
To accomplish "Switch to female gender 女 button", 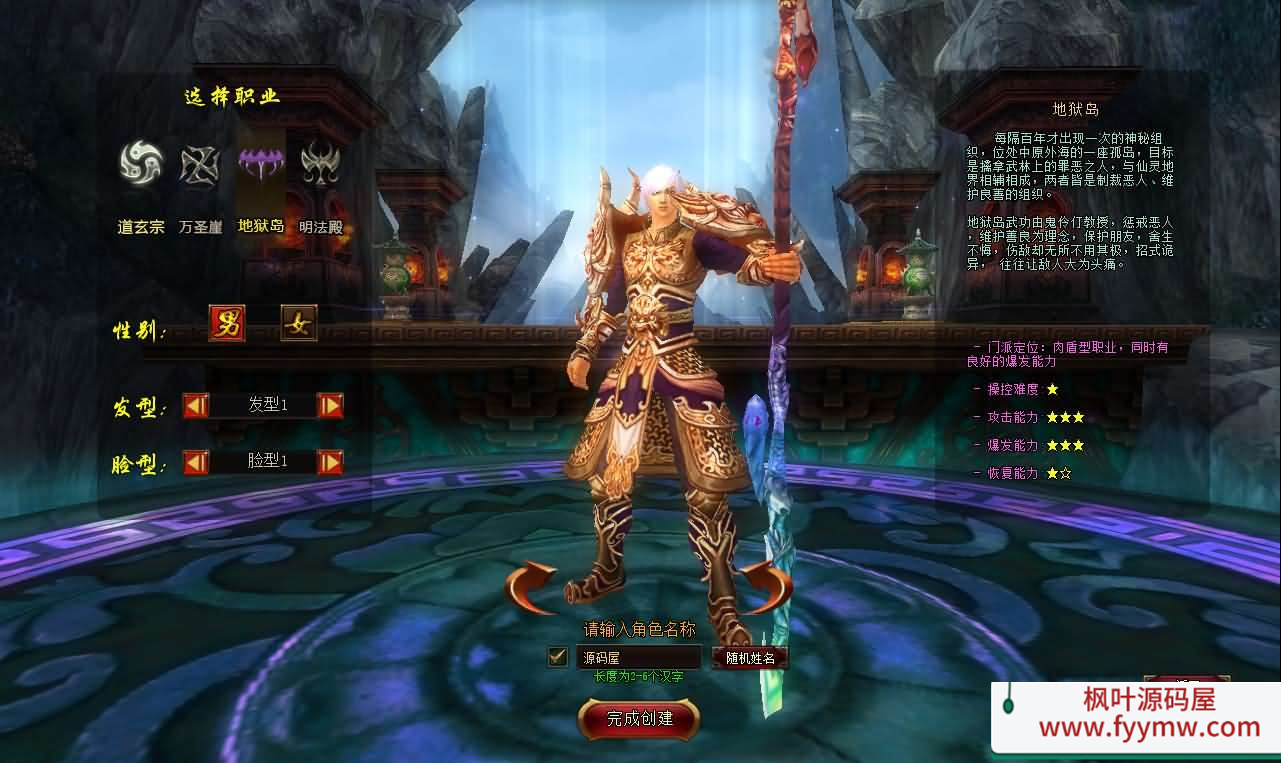I will (298, 323).
